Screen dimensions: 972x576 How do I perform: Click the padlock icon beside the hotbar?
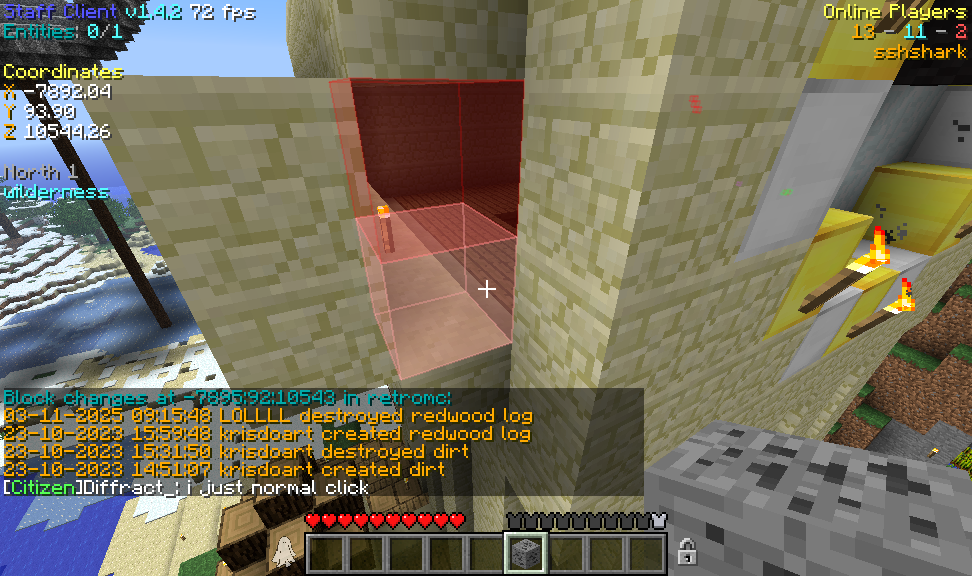(686, 551)
